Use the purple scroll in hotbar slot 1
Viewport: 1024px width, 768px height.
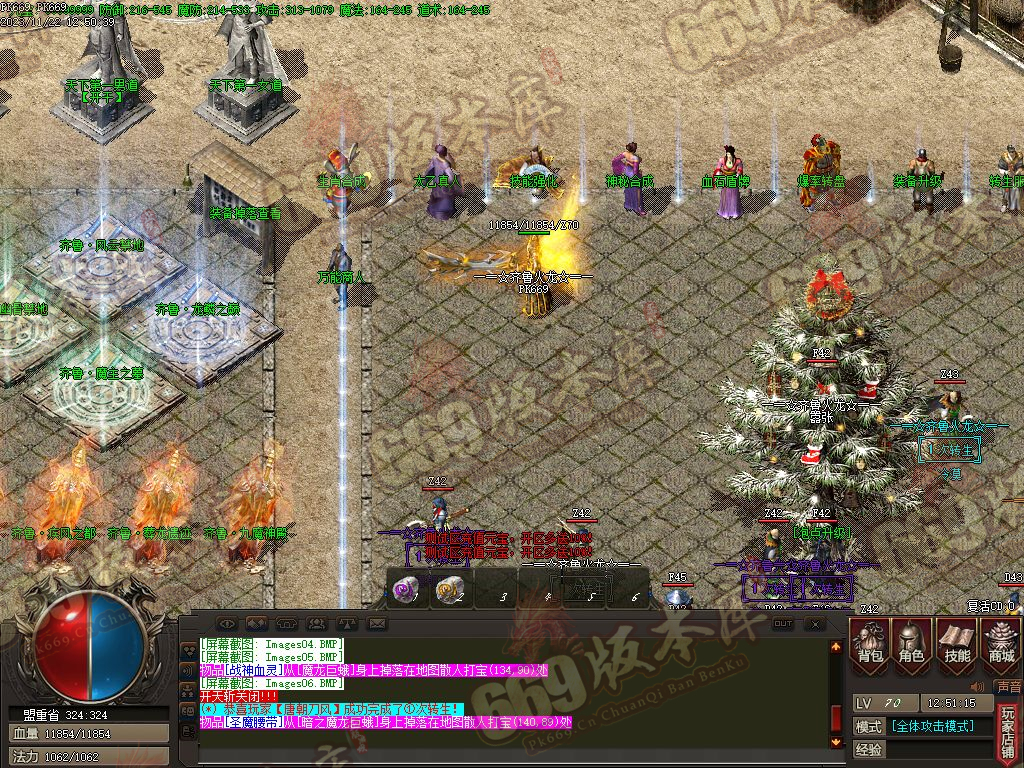(x=407, y=591)
